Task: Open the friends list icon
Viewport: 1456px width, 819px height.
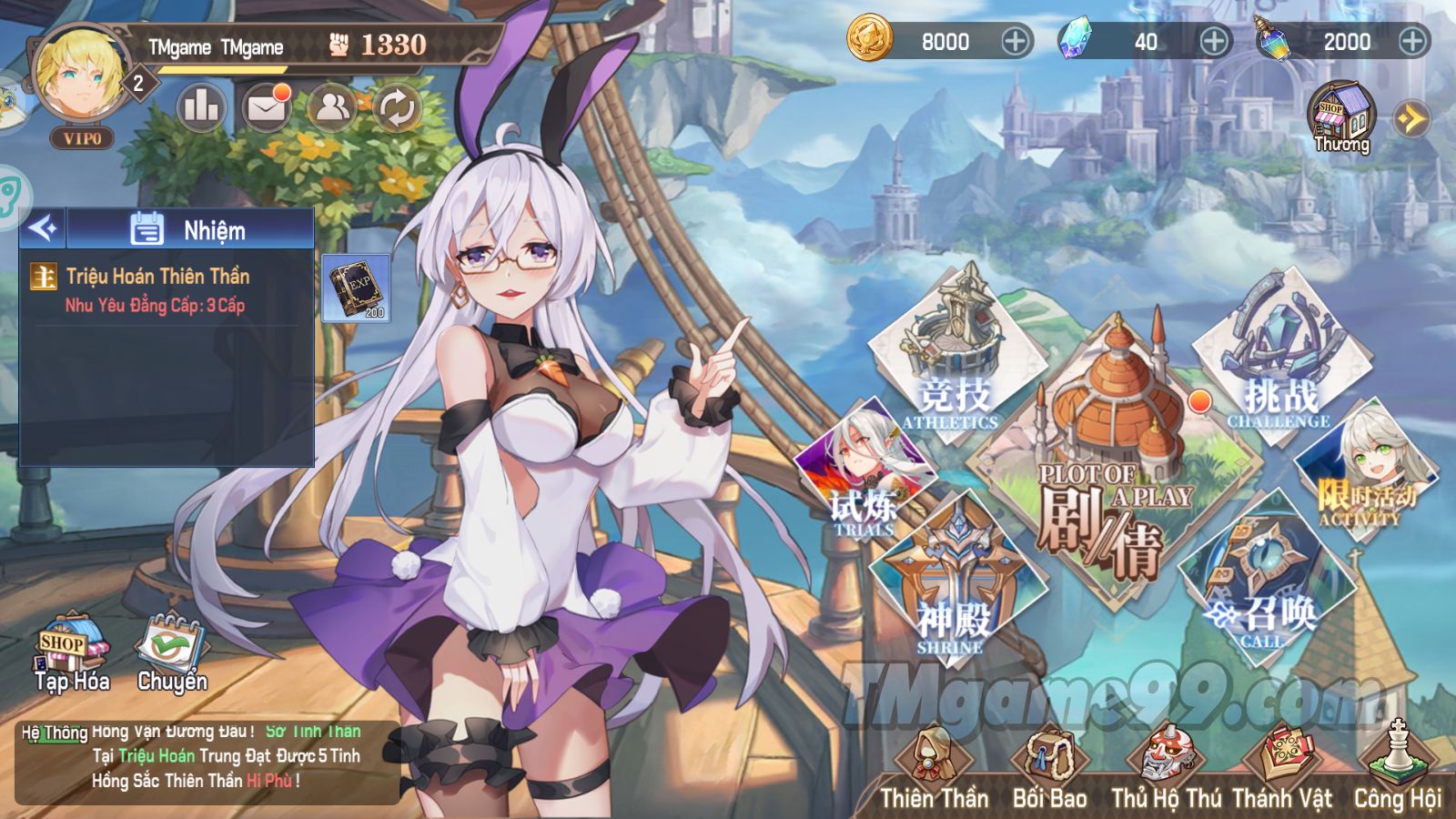Action: click(x=331, y=108)
